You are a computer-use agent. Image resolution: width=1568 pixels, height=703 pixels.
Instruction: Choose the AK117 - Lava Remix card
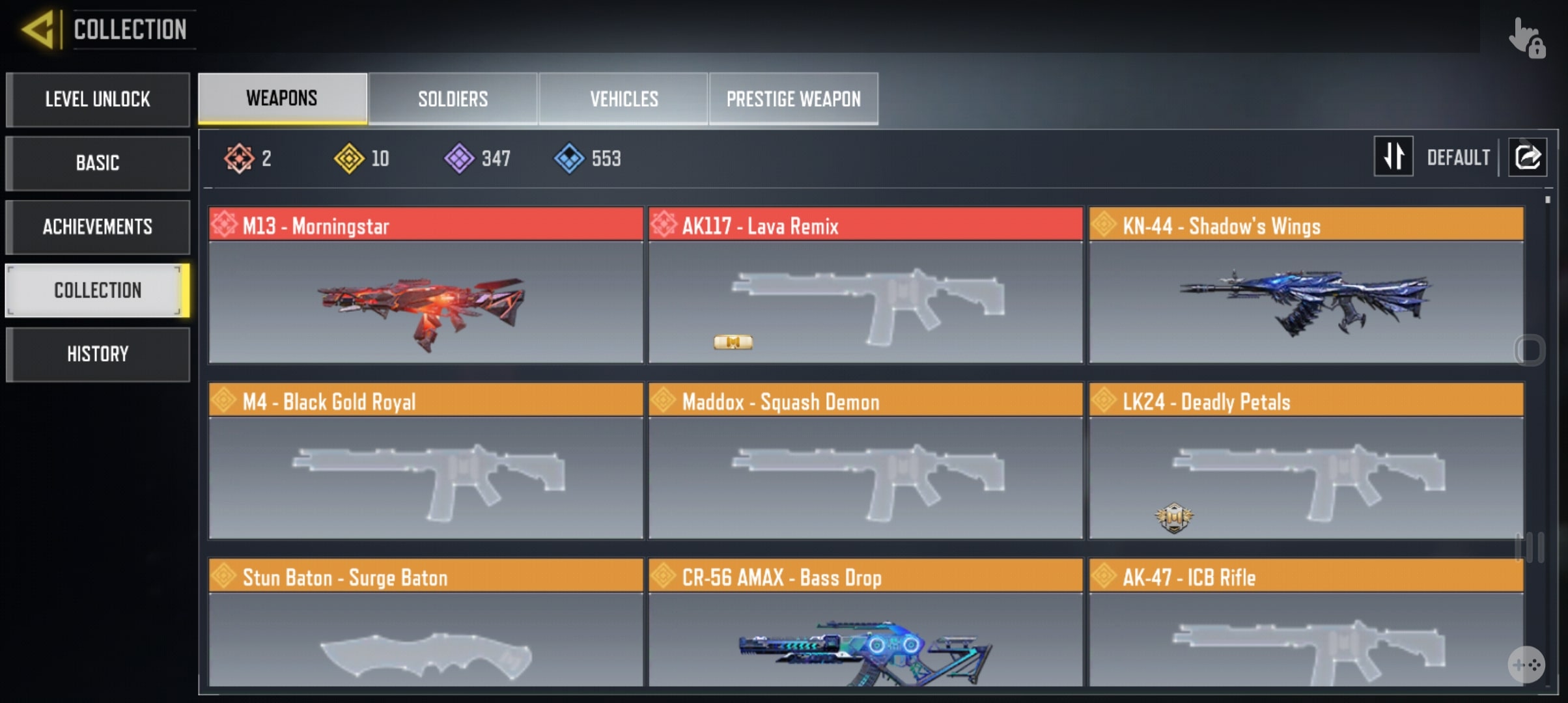pyautogui.click(x=865, y=285)
